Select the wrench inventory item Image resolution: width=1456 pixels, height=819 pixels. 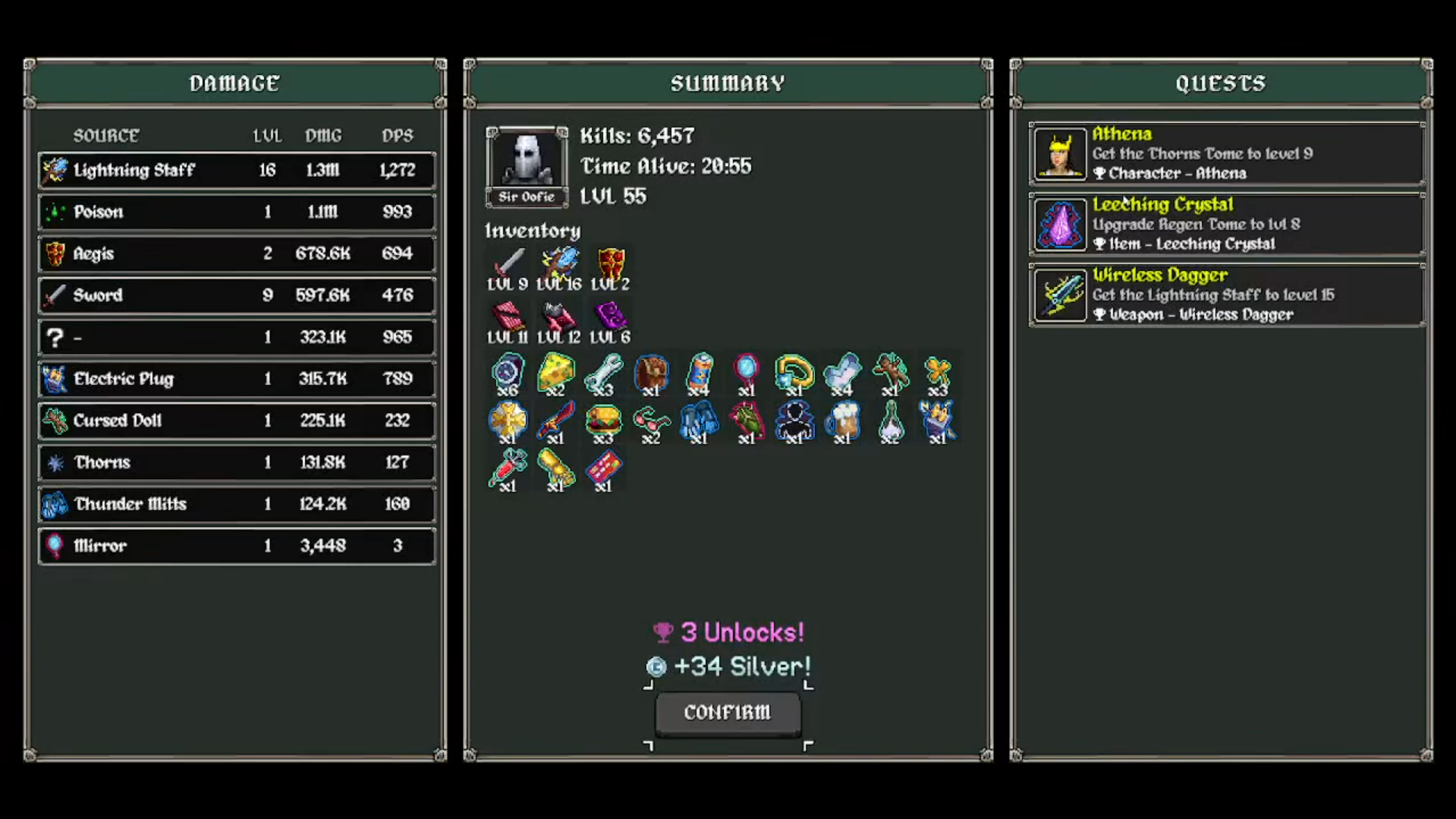point(603,373)
